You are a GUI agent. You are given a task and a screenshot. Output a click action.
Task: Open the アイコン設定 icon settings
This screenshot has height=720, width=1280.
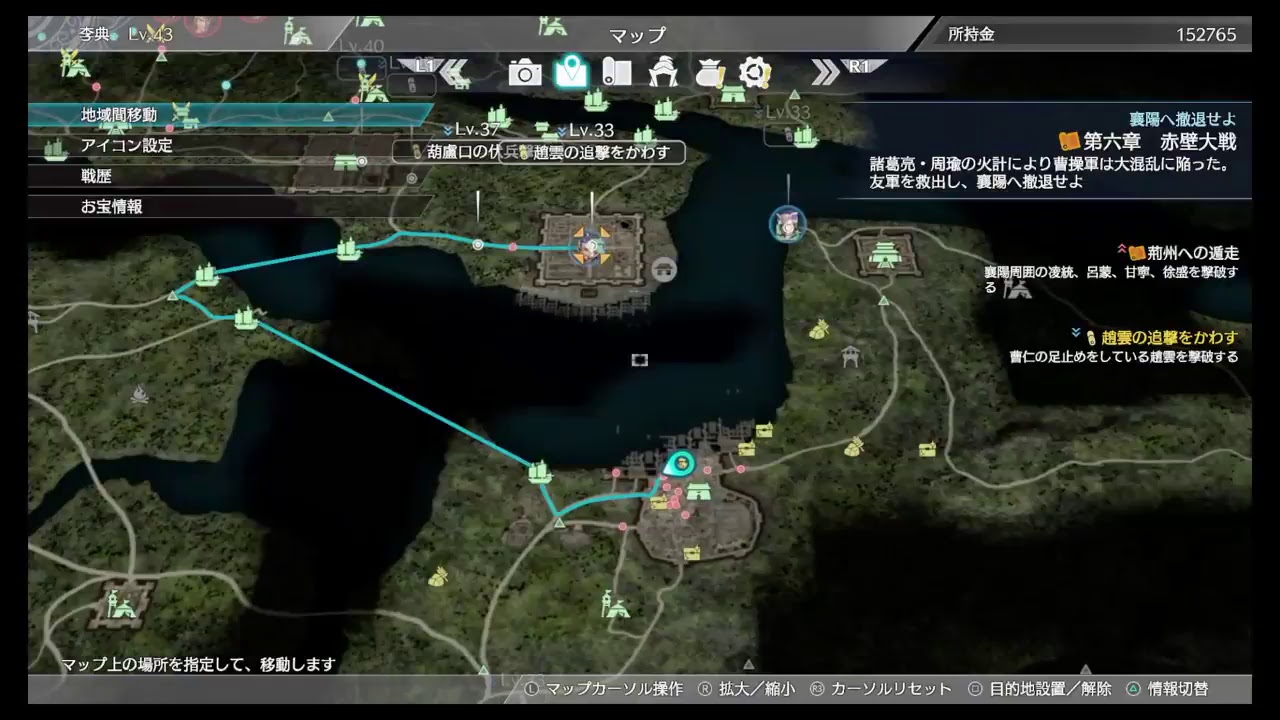[x=127, y=146]
